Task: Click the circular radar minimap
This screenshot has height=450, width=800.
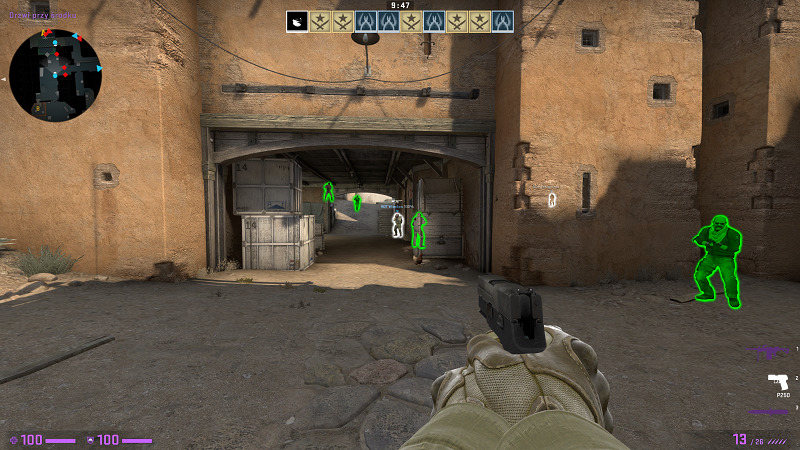Action: point(54,73)
